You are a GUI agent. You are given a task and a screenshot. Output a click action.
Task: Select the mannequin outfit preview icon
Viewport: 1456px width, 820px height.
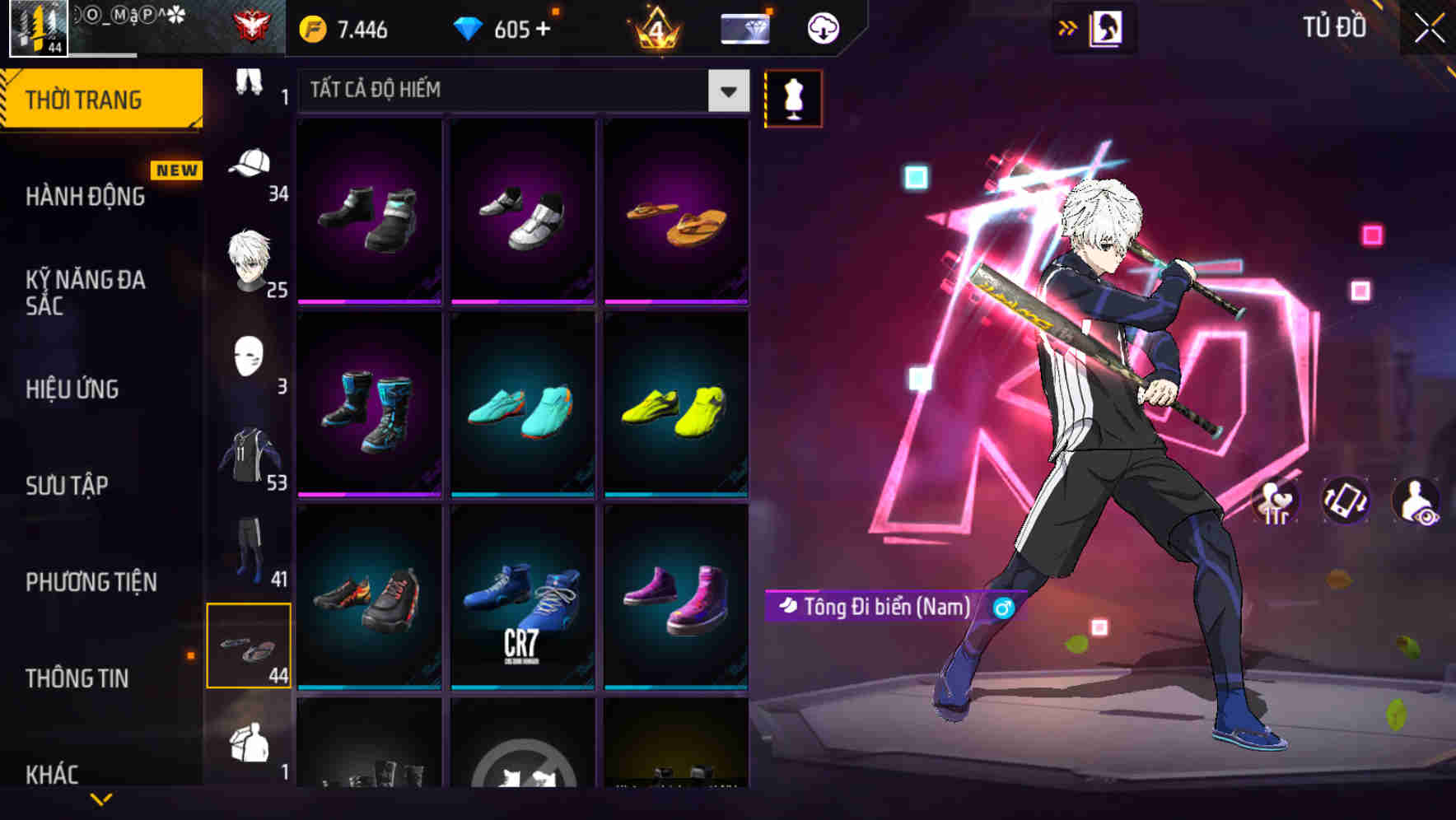pos(792,98)
